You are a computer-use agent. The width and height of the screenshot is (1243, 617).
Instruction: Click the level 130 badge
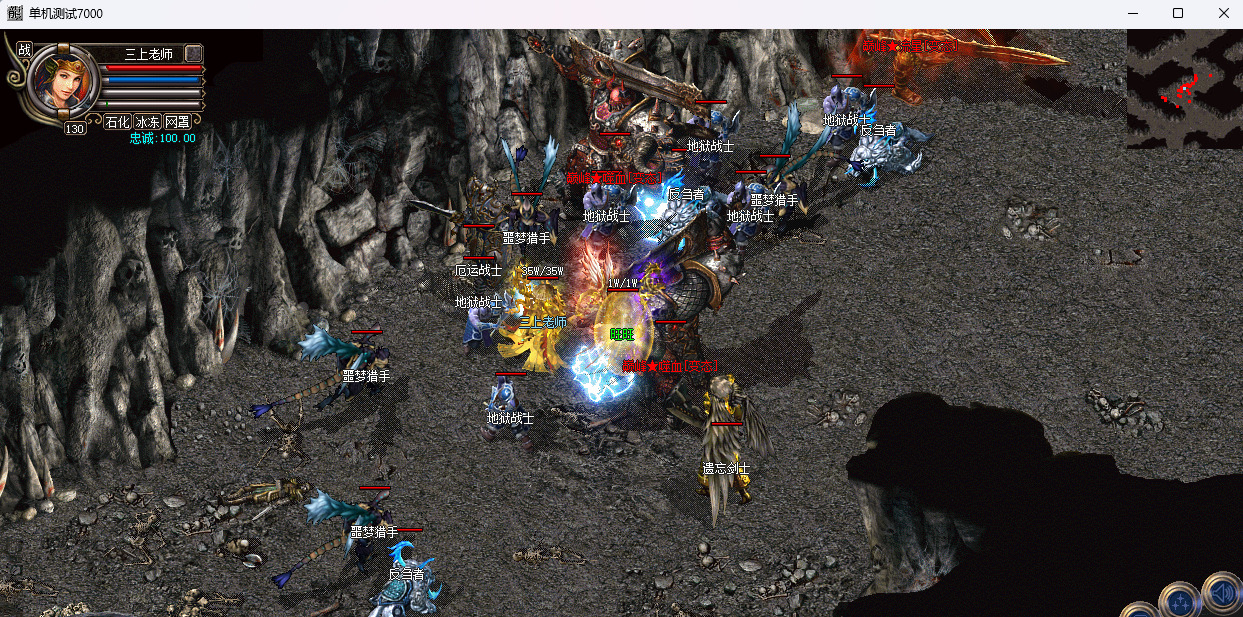(x=76, y=128)
